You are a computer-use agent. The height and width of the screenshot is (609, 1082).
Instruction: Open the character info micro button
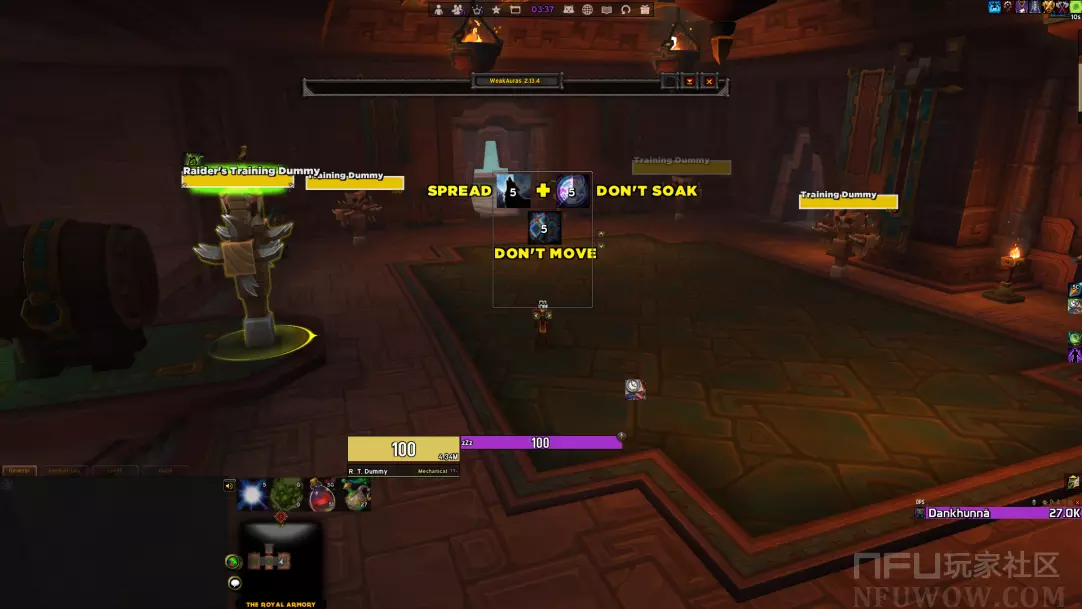click(x=438, y=10)
